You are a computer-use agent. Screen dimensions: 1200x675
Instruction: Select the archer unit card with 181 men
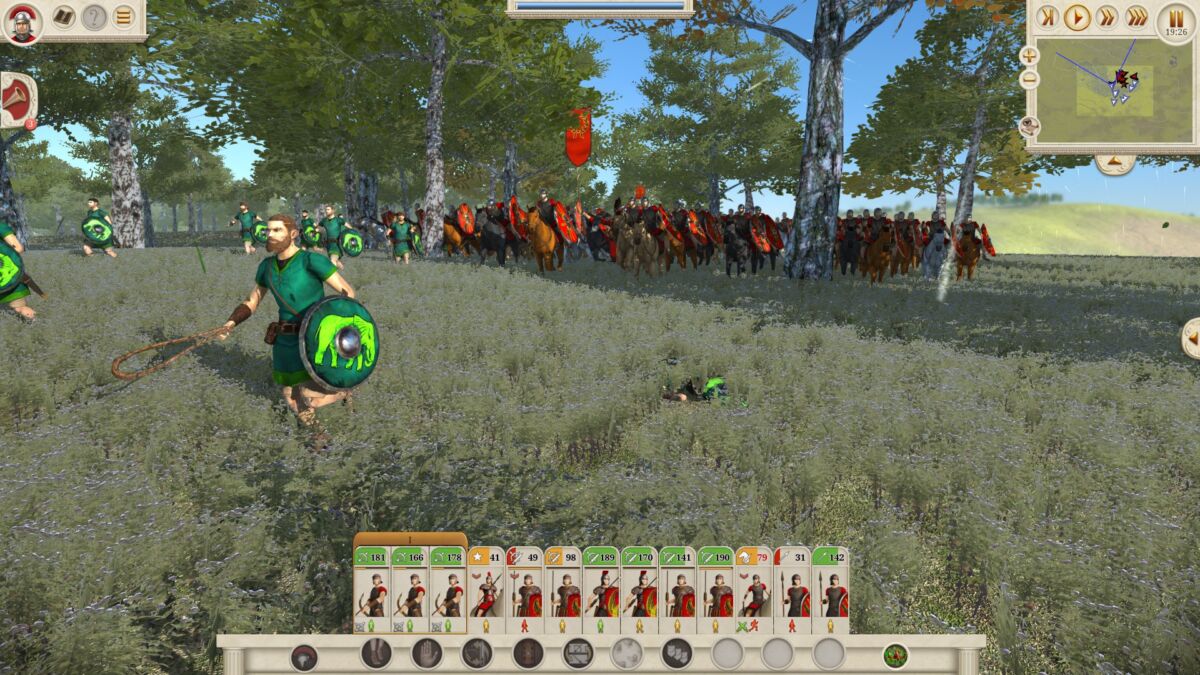372,590
